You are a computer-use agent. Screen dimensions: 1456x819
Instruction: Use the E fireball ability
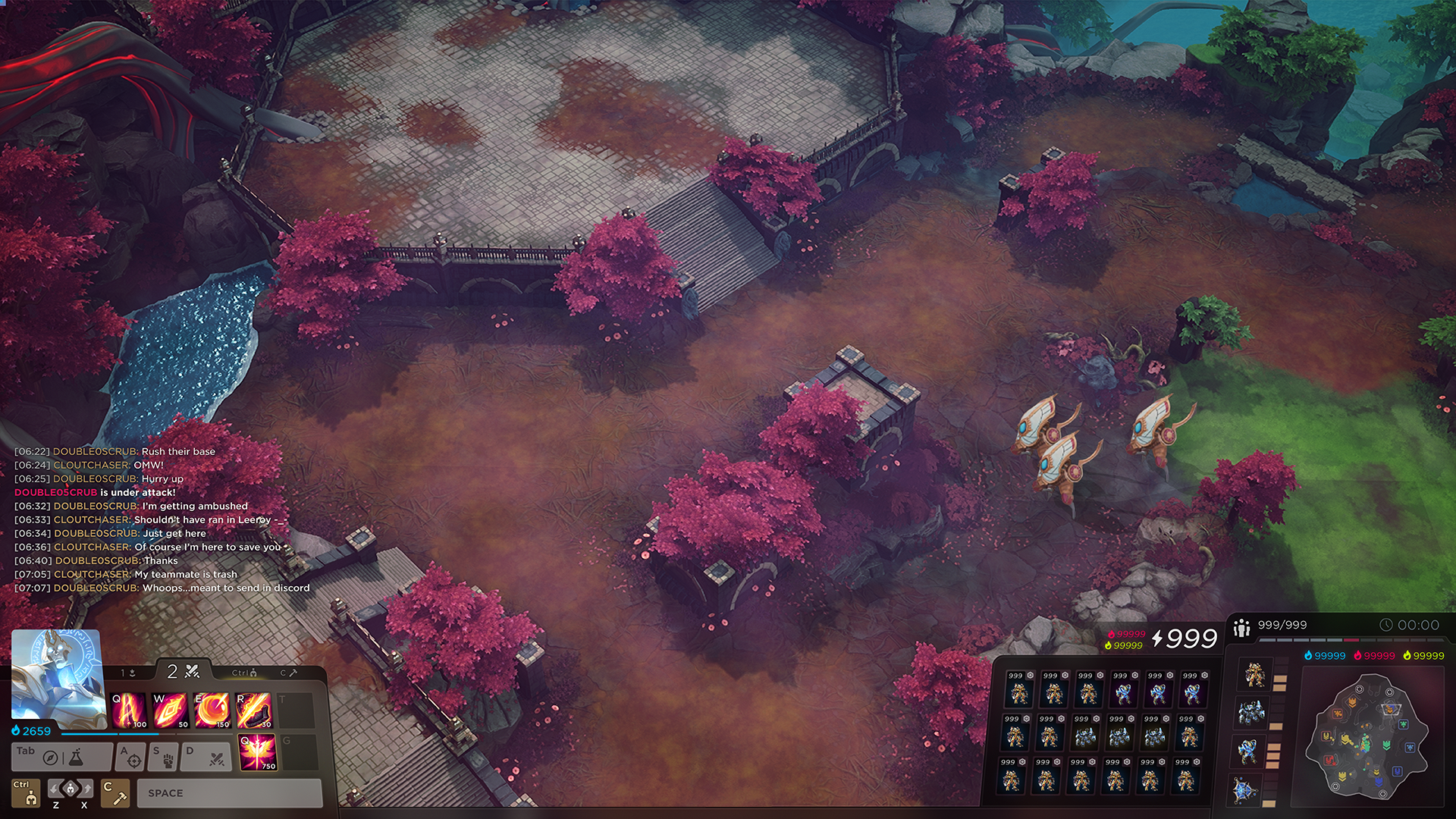click(211, 710)
